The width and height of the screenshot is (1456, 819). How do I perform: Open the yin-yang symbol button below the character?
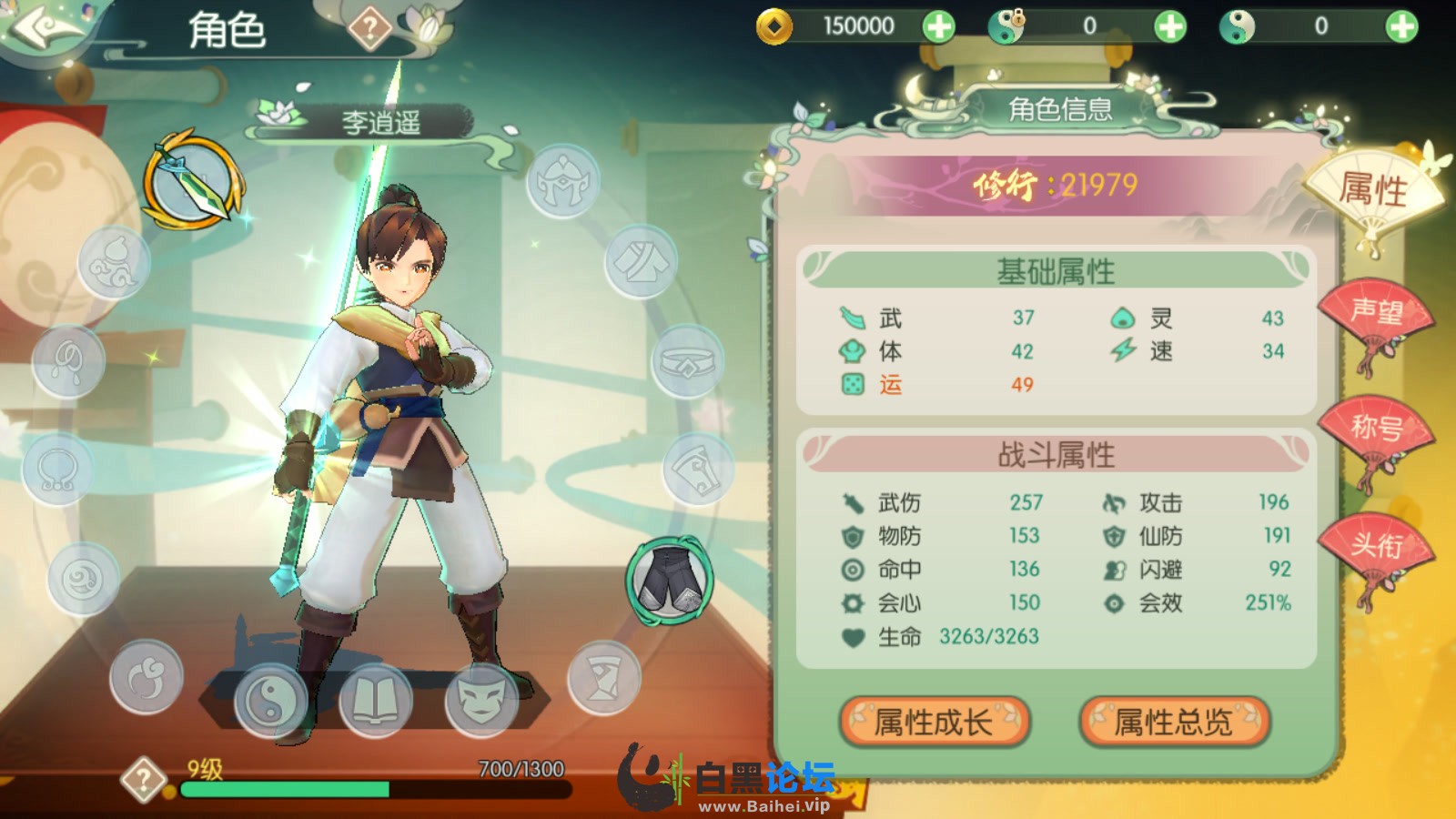[270, 700]
